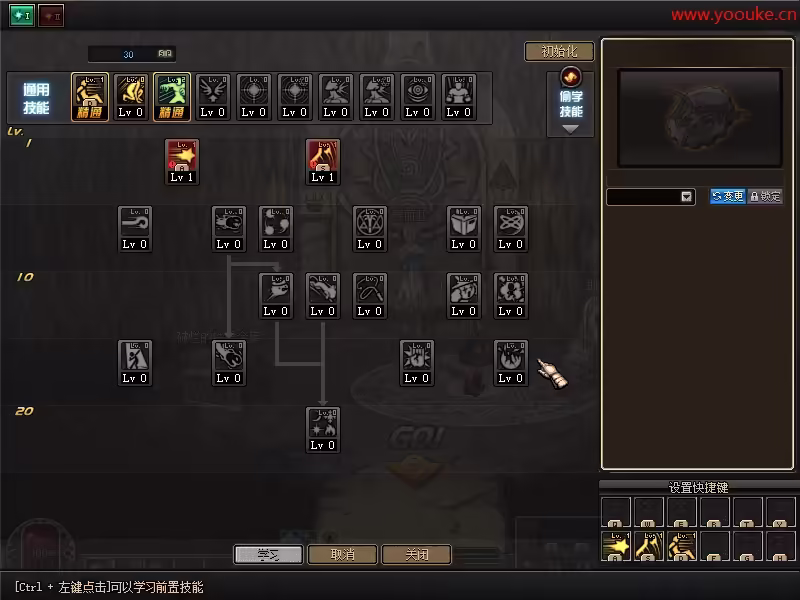Click the blue 变更 change button

728,197
